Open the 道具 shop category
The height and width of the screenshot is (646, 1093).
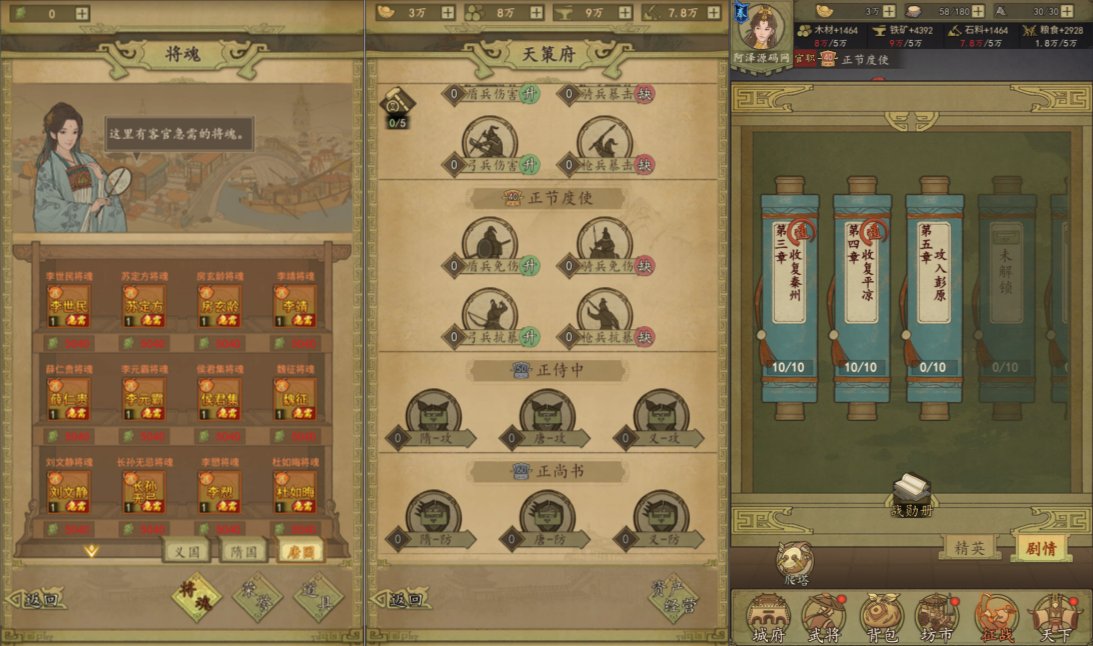pos(318,596)
